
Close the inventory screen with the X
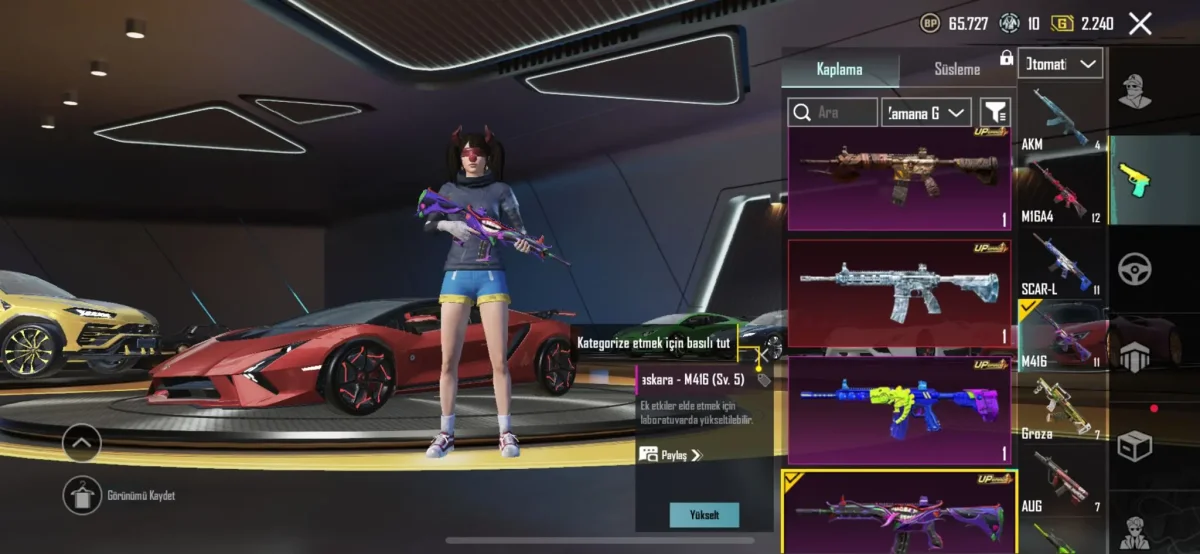pos(1140,23)
